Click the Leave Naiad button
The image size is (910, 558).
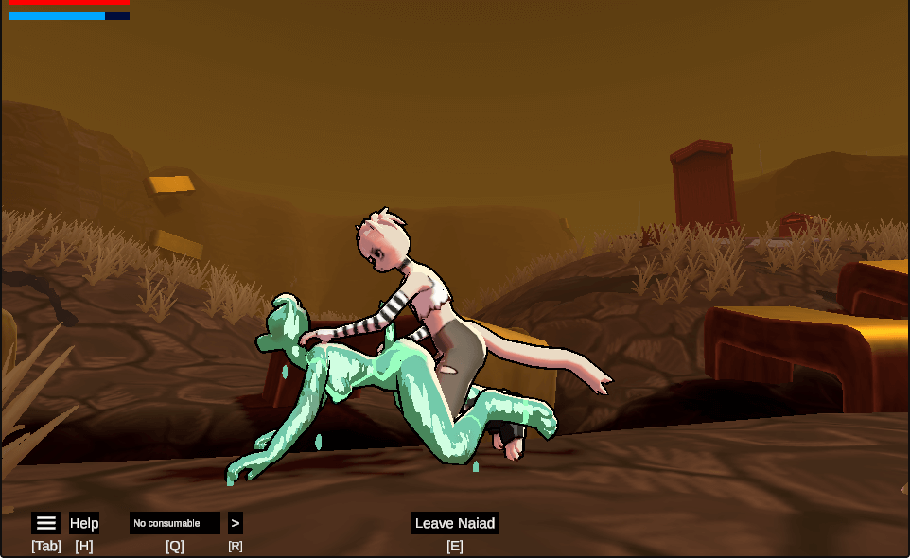(455, 523)
